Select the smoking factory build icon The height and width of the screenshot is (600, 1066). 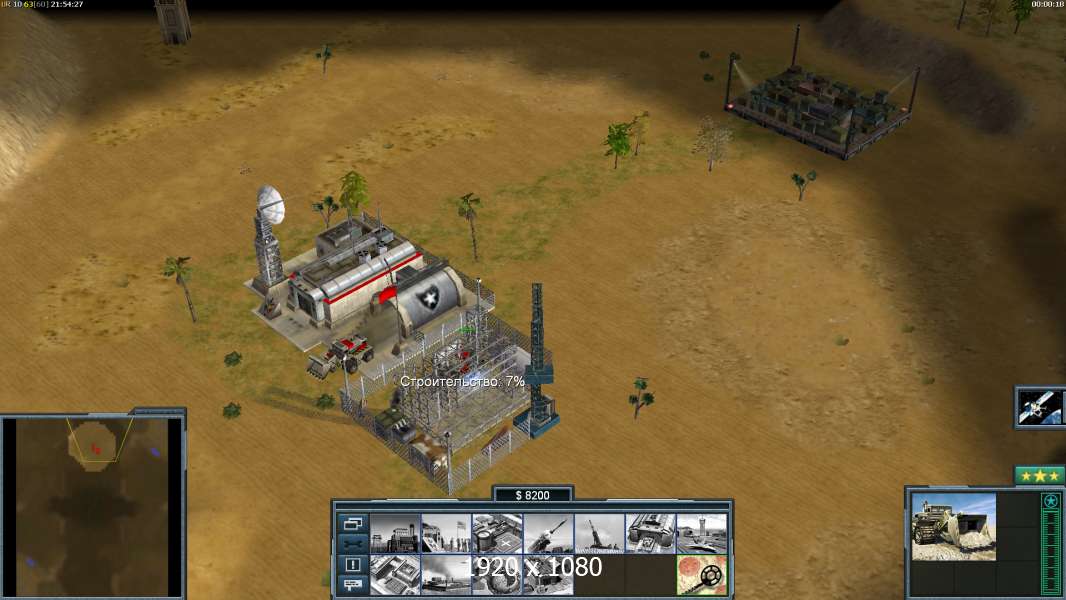coord(446,575)
